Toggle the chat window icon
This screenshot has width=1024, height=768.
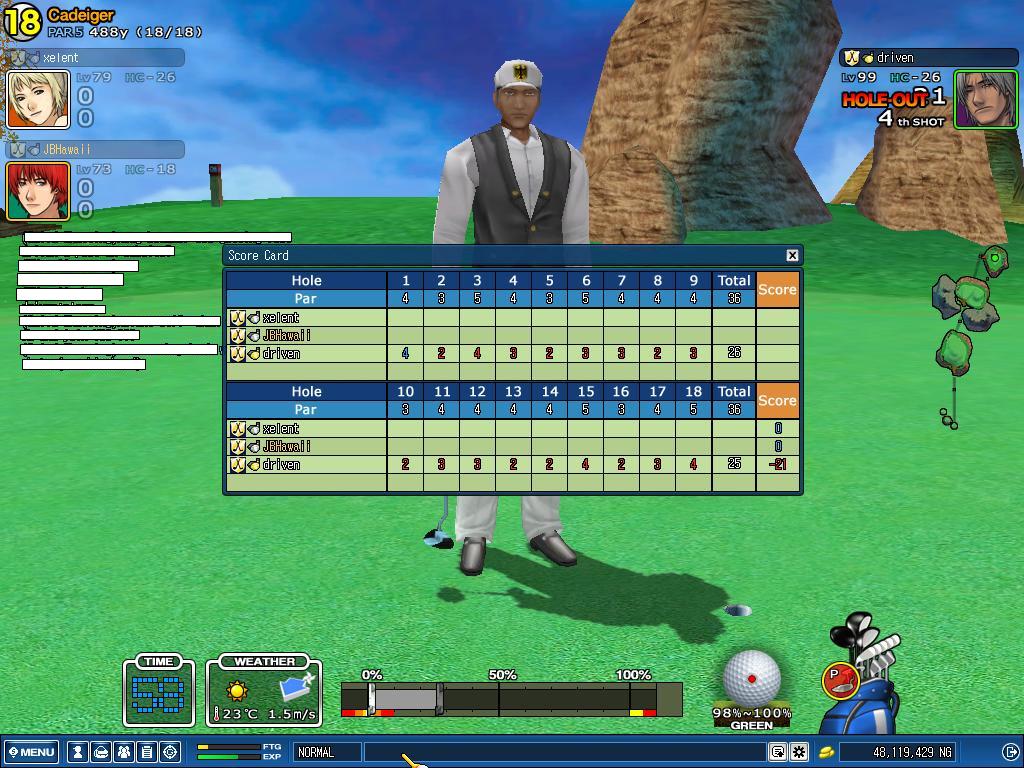pos(777,752)
